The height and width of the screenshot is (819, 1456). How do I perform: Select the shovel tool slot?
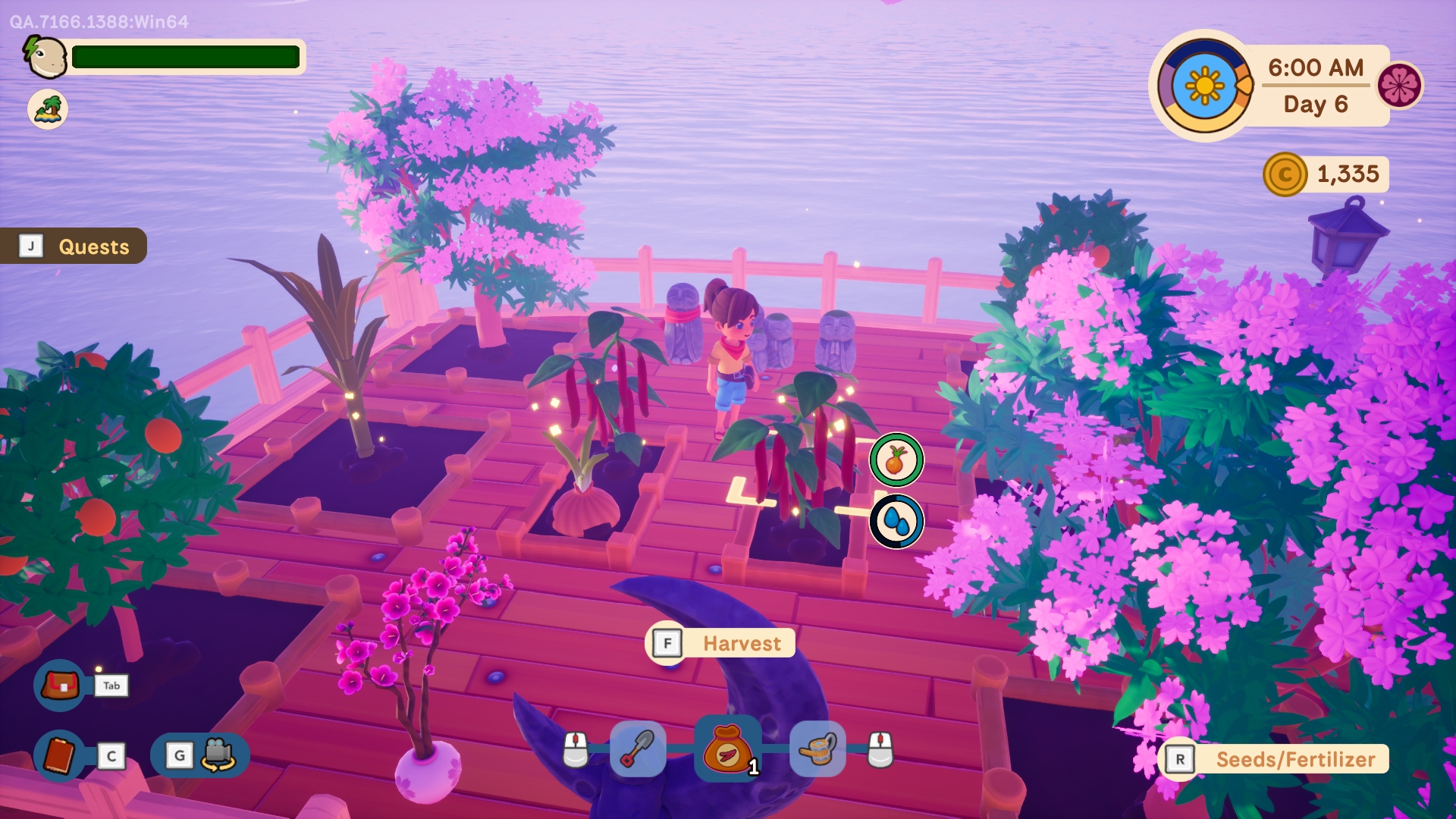638,749
